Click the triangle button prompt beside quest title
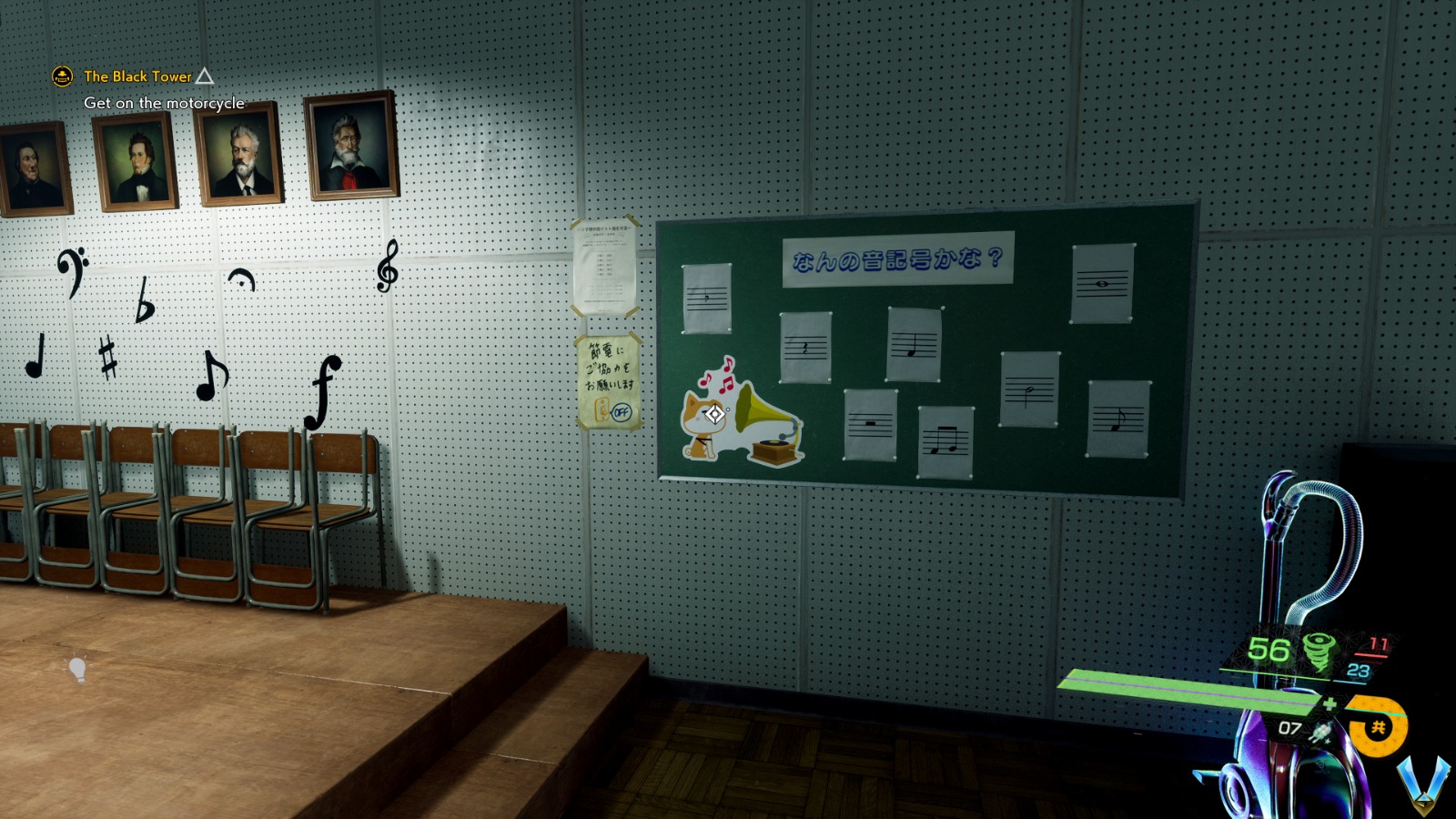The height and width of the screenshot is (819, 1456). [x=204, y=77]
